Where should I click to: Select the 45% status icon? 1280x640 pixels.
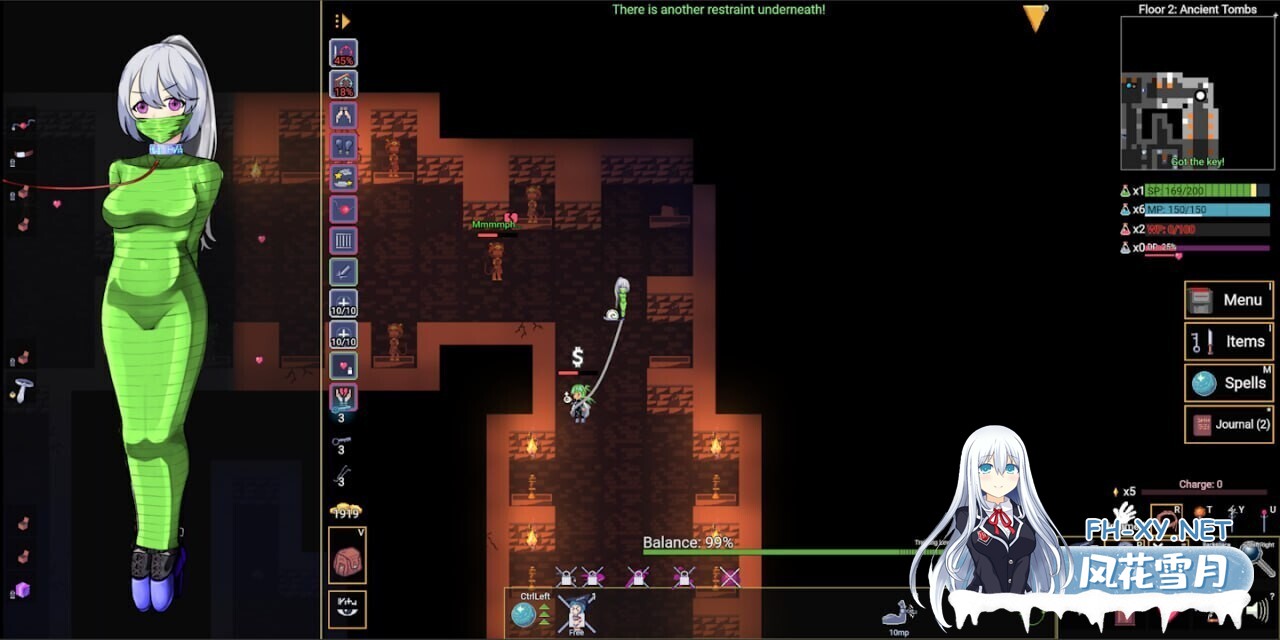pyautogui.click(x=344, y=53)
